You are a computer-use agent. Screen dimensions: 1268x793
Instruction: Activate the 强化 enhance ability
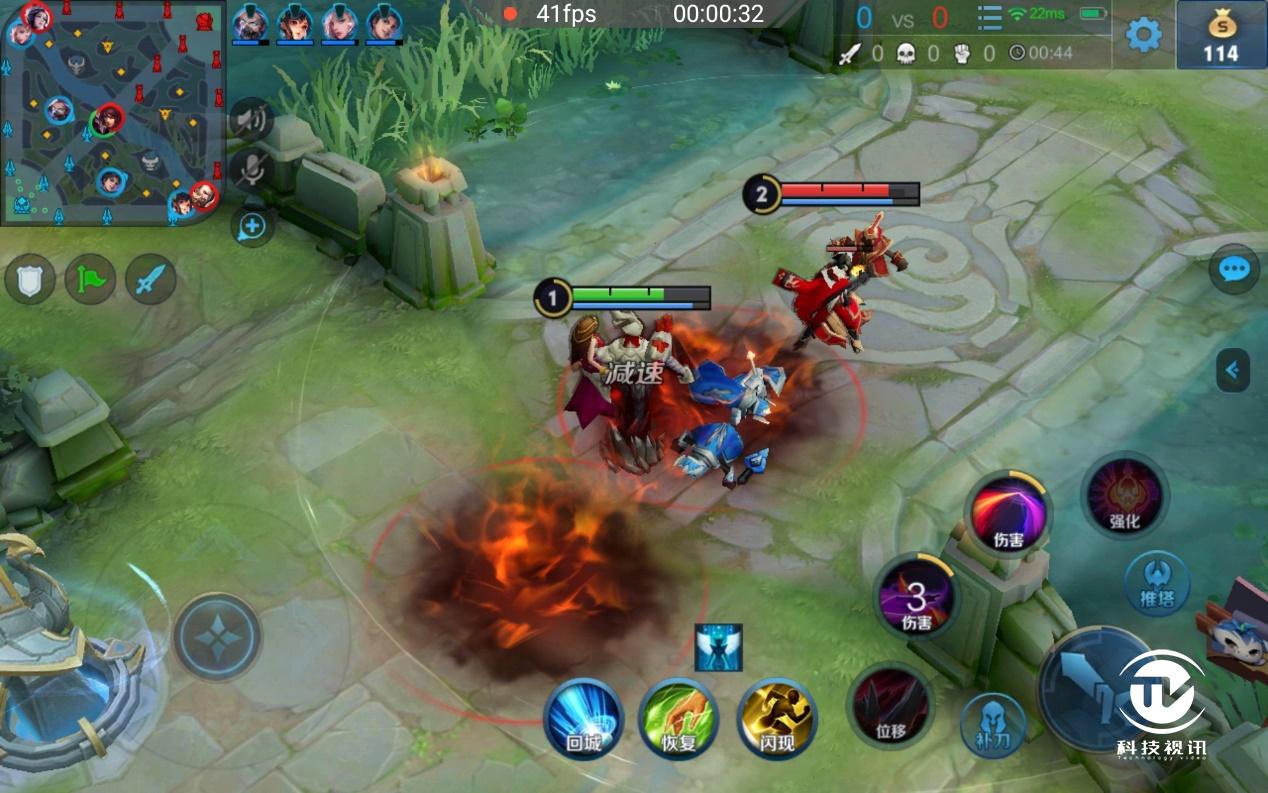click(x=1124, y=495)
